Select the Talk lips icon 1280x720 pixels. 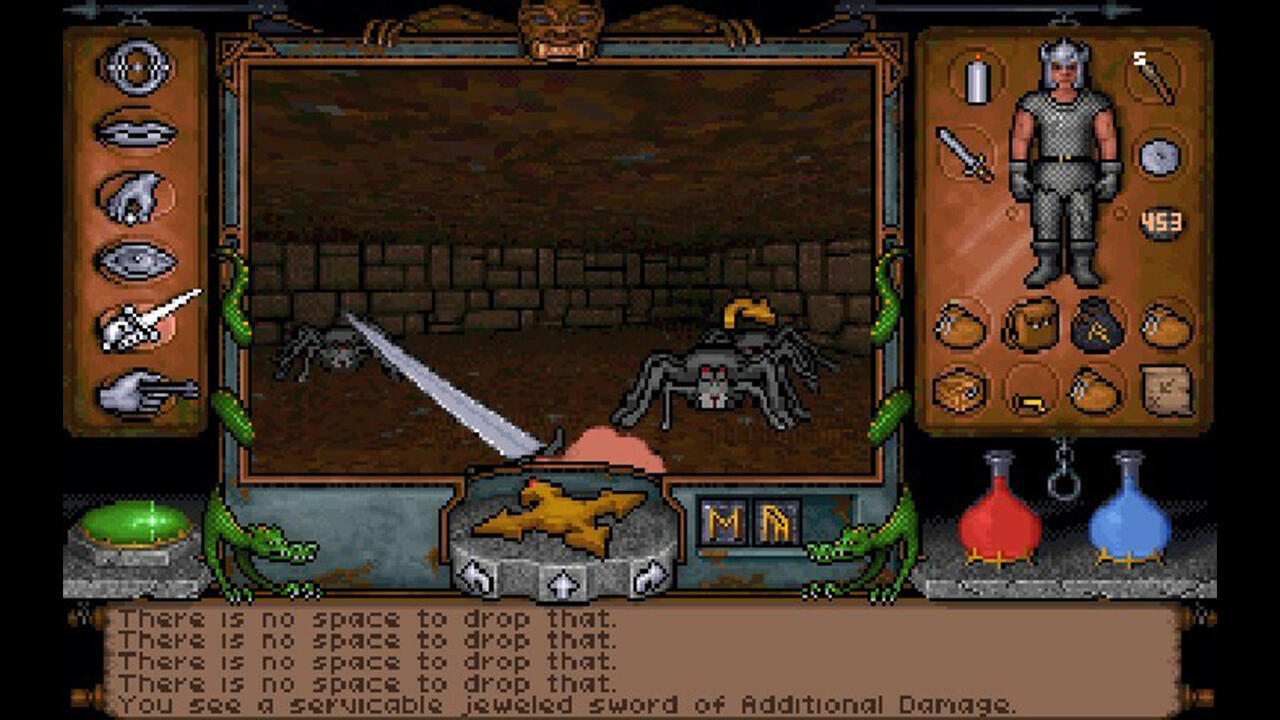[x=135, y=130]
